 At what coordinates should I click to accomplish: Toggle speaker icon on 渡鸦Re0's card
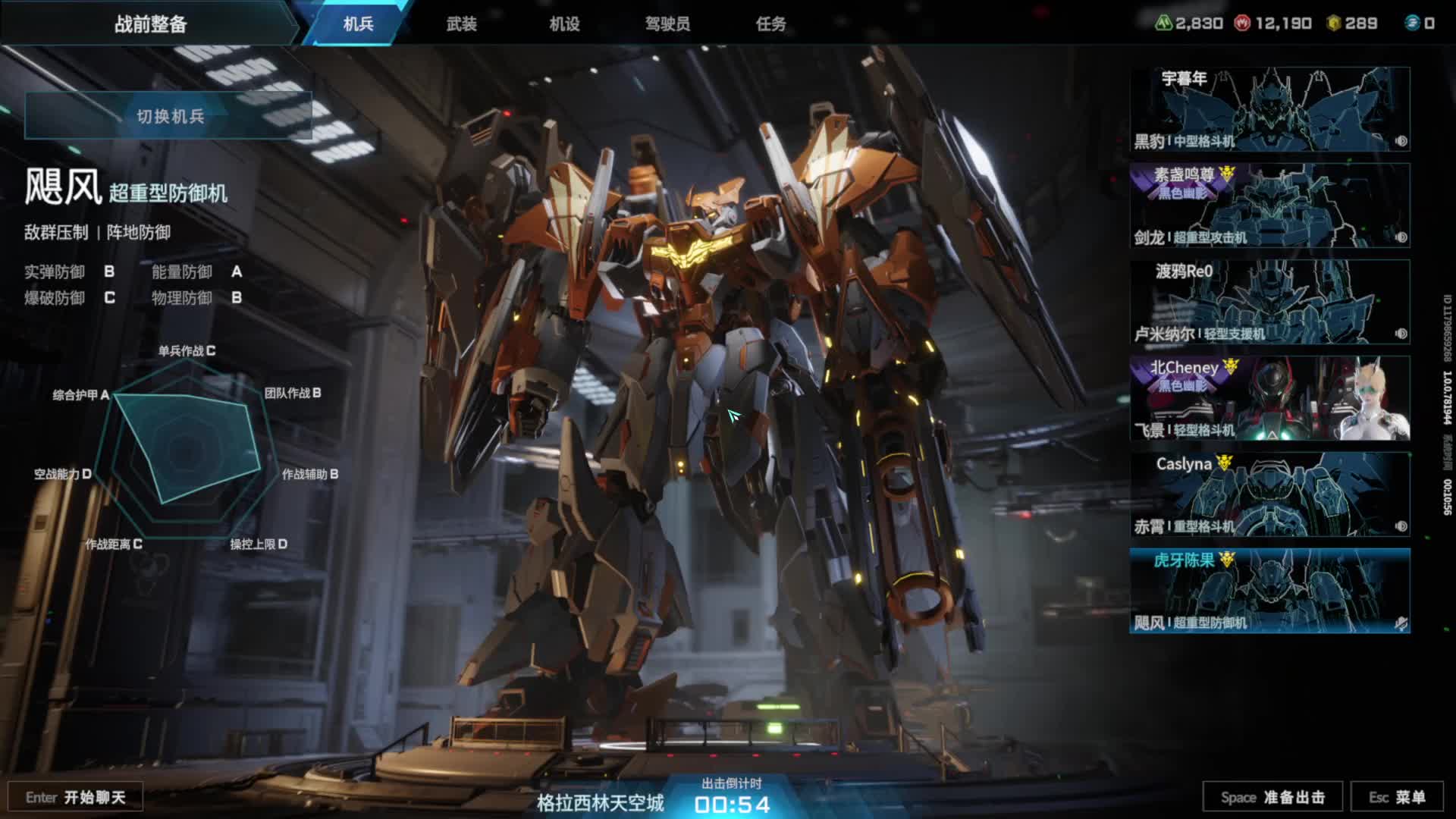pyautogui.click(x=1401, y=334)
